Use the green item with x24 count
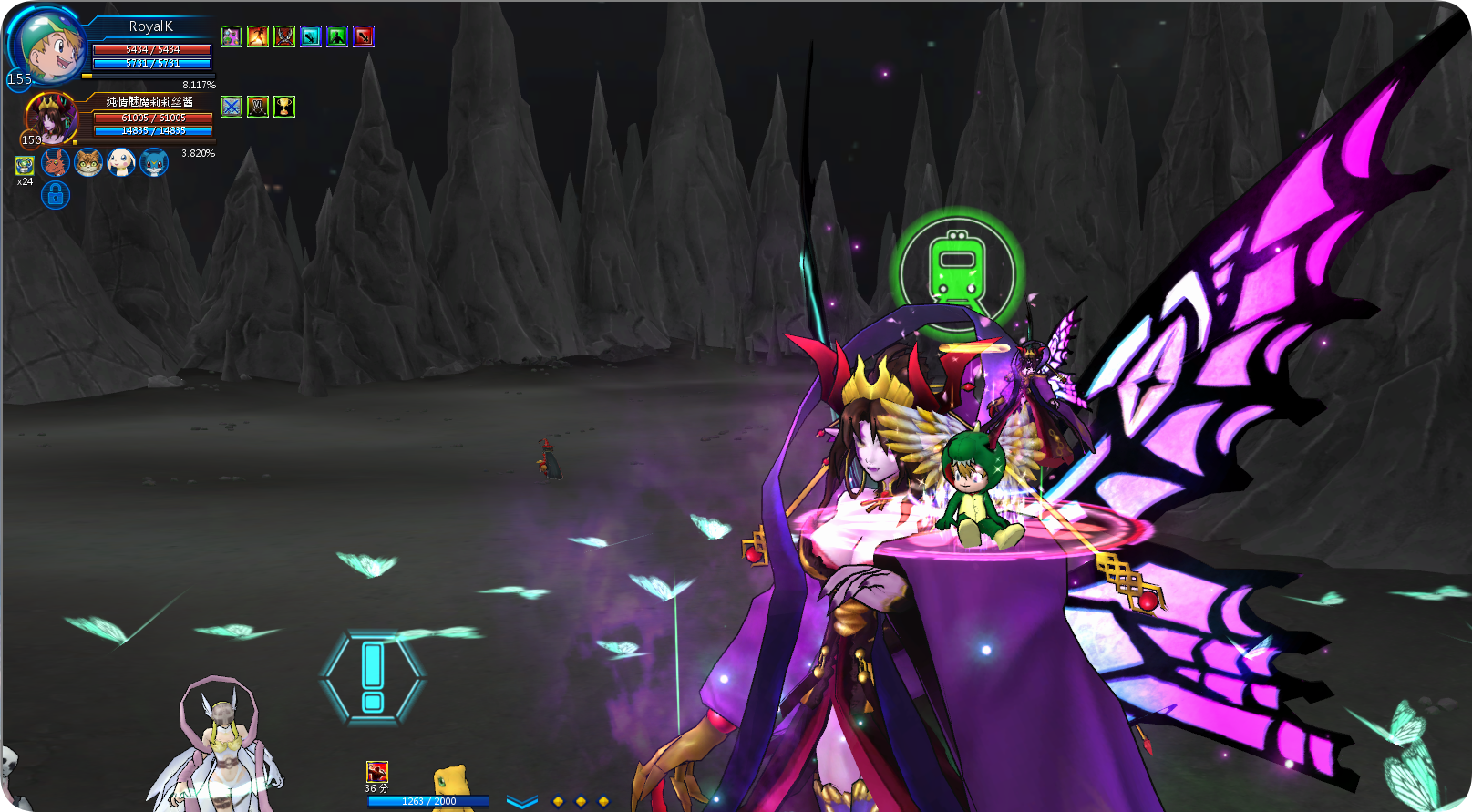Viewport: 1472px width, 812px height. point(25,165)
